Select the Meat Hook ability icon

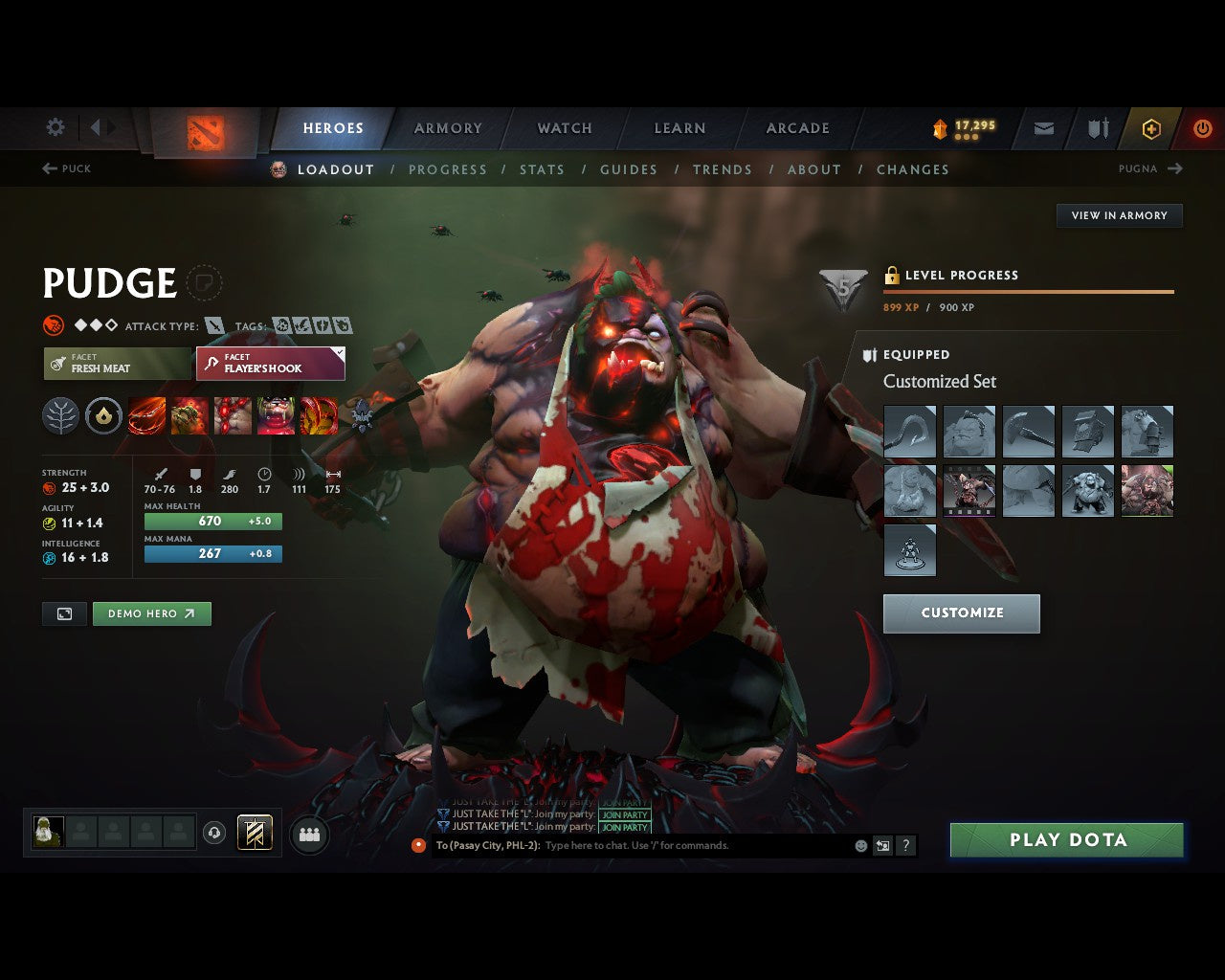[x=146, y=416]
